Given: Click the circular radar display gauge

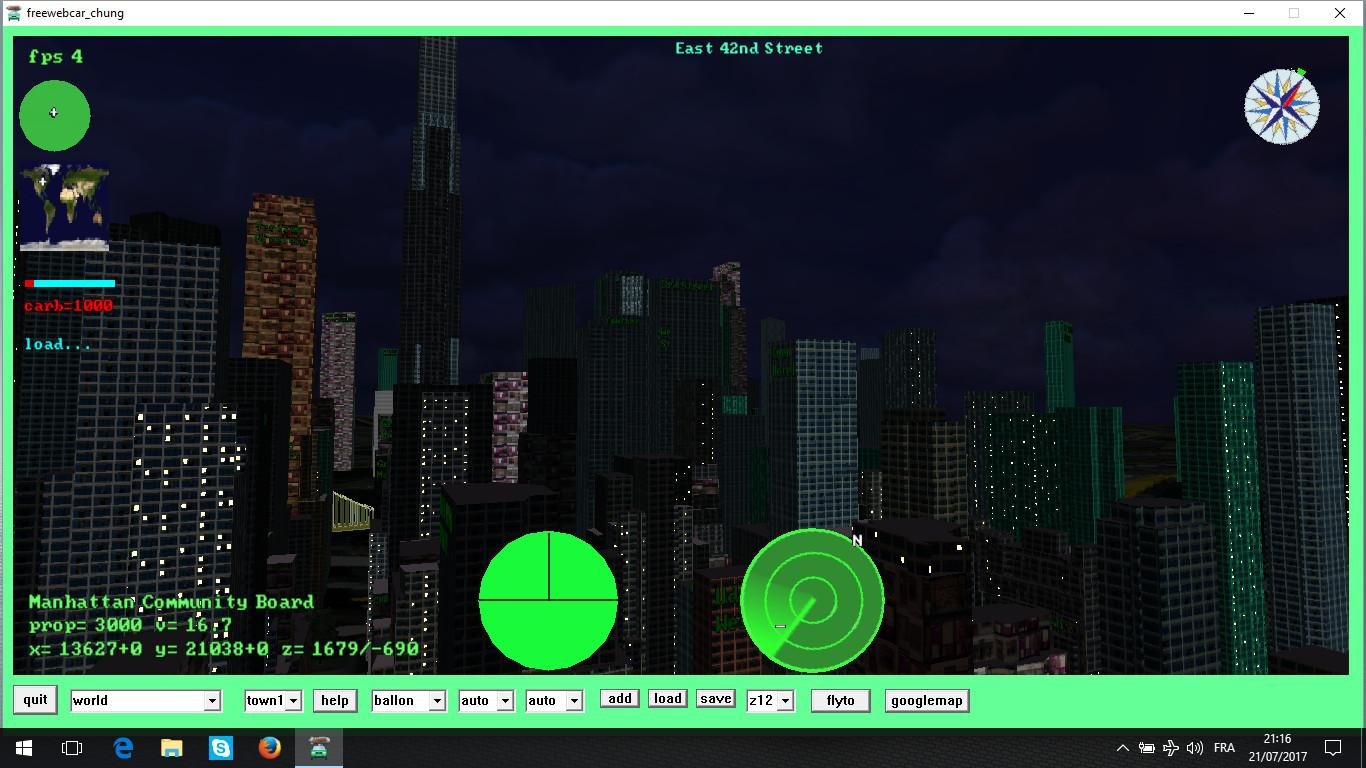Looking at the screenshot, I should point(812,598).
